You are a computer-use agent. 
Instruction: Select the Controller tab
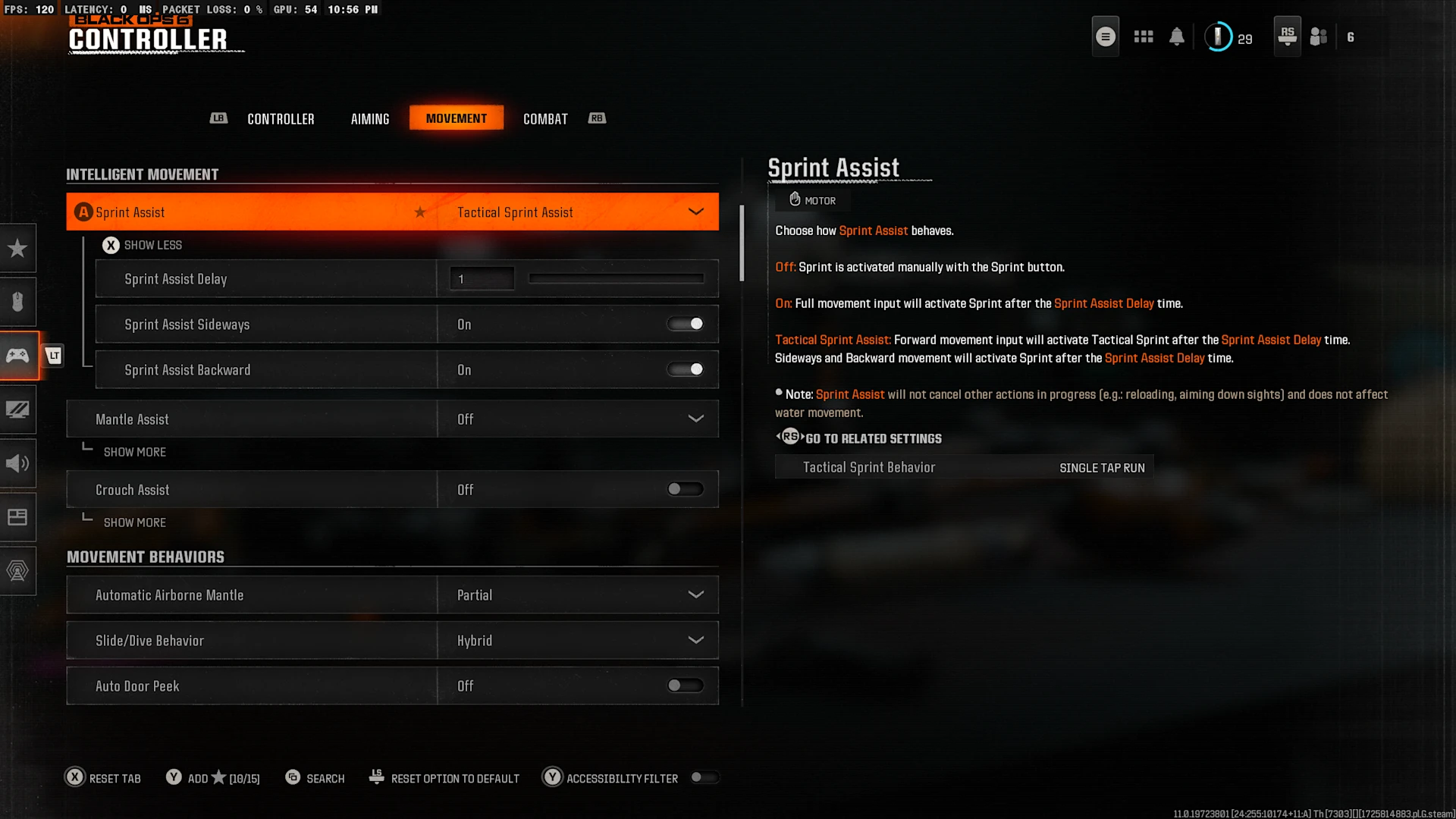pyautogui.click(x=281, y=119)
